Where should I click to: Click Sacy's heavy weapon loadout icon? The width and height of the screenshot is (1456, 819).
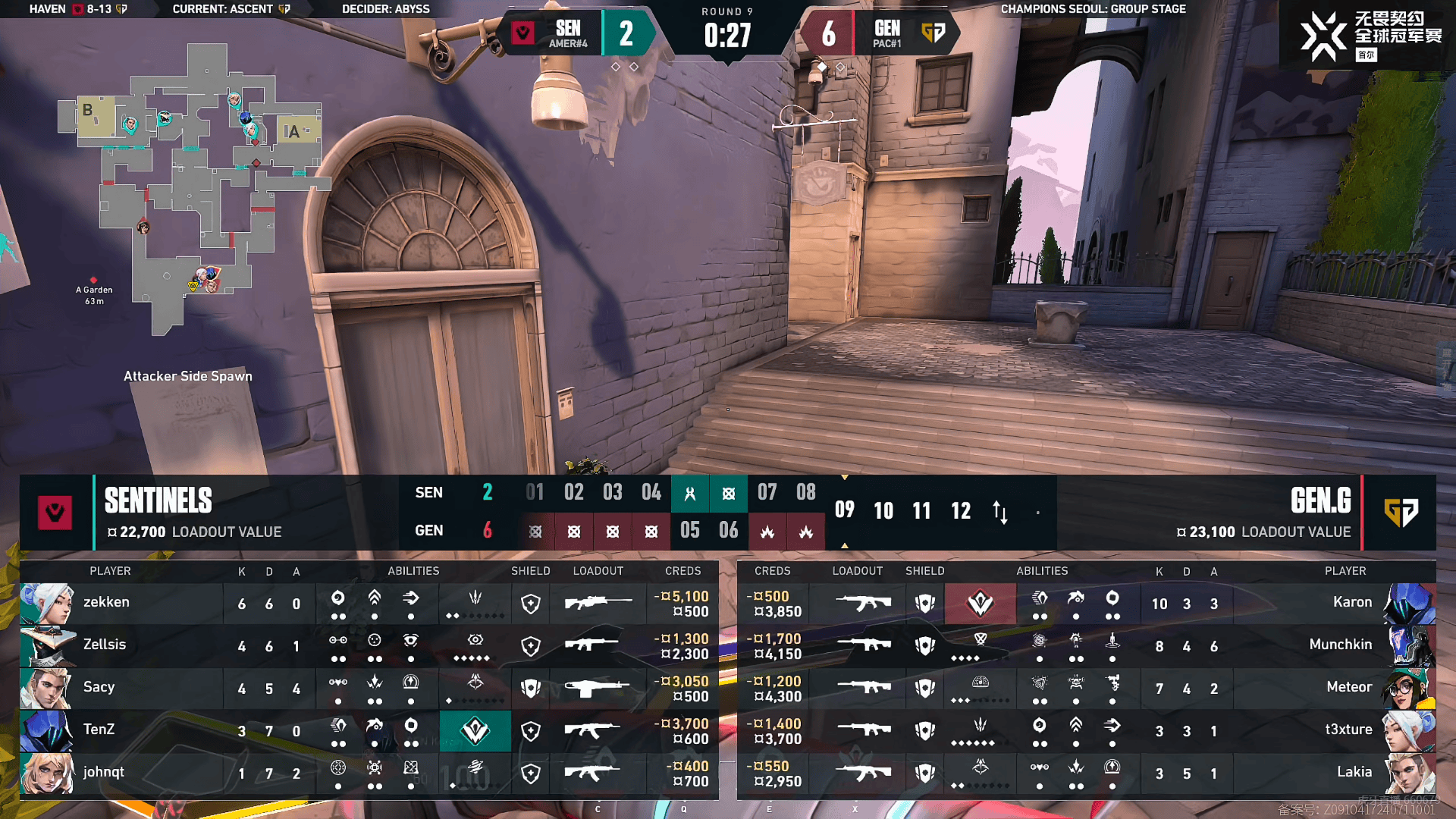click(x=598, y=688)
